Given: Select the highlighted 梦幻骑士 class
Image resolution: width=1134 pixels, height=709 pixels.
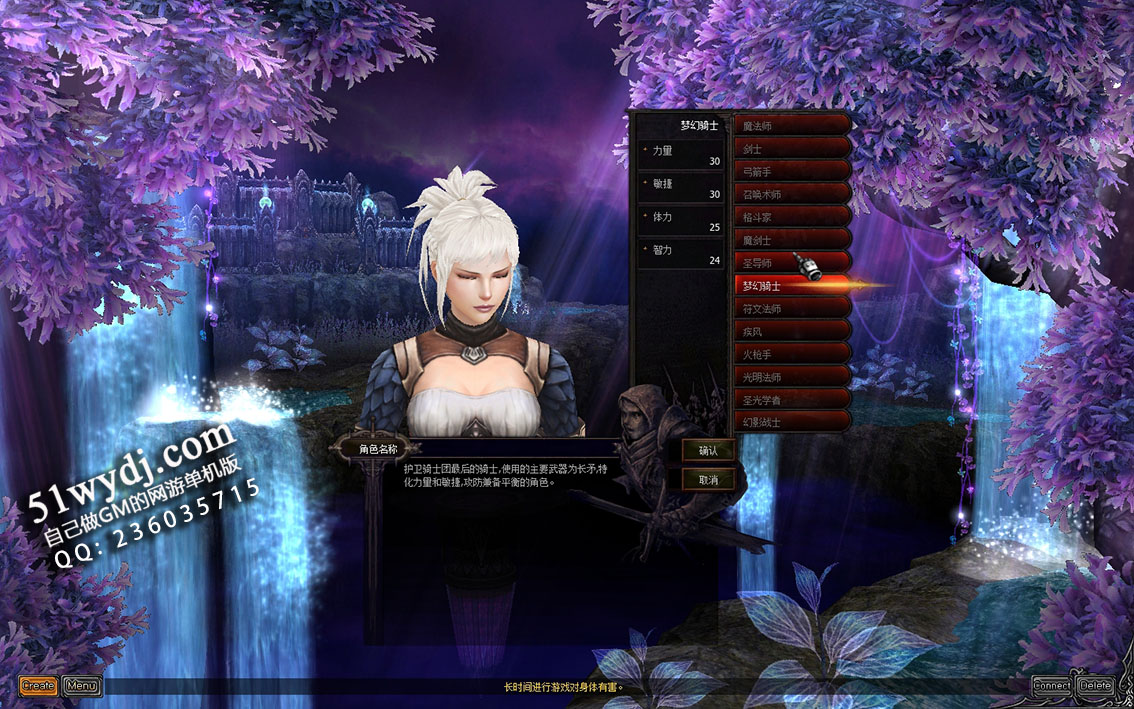Looking at the screenshot, I should (x=793, y=286).
